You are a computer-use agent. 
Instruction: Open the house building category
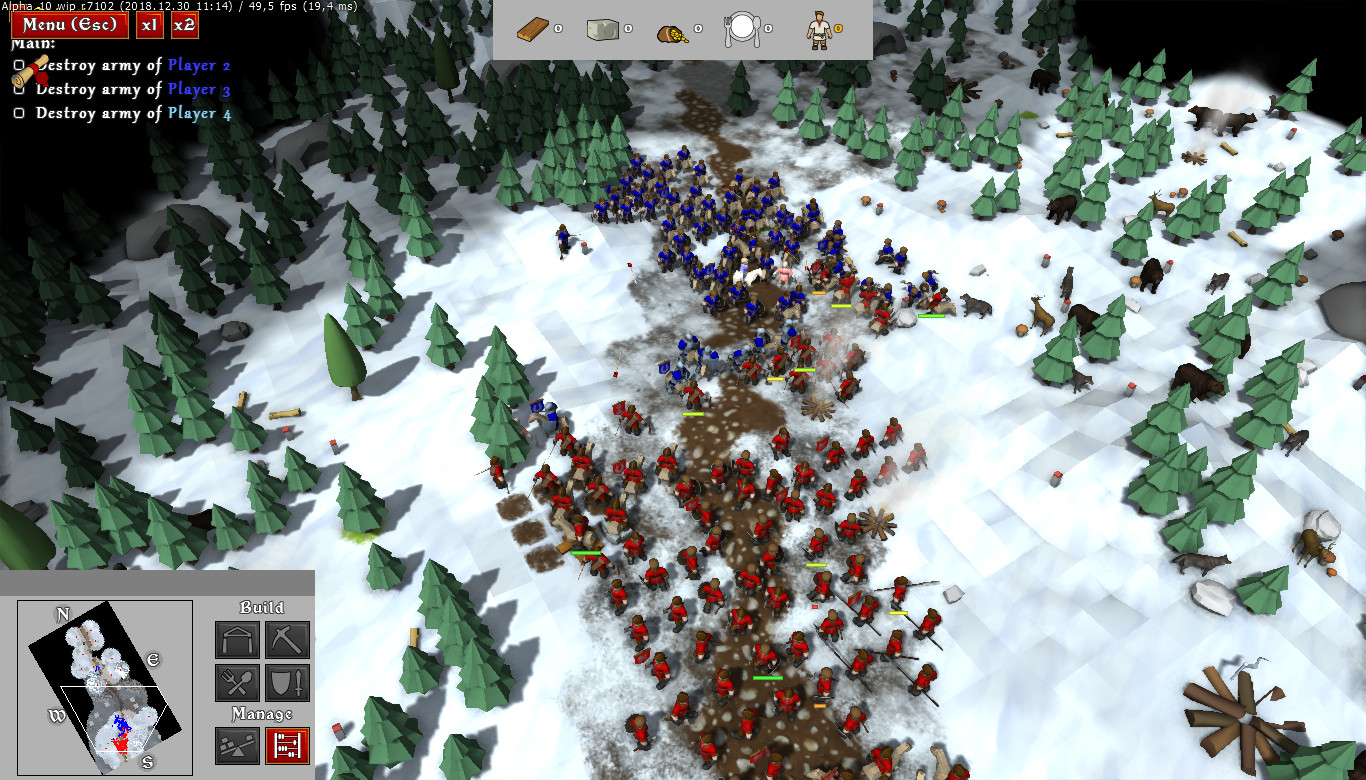tap(237, 640)
